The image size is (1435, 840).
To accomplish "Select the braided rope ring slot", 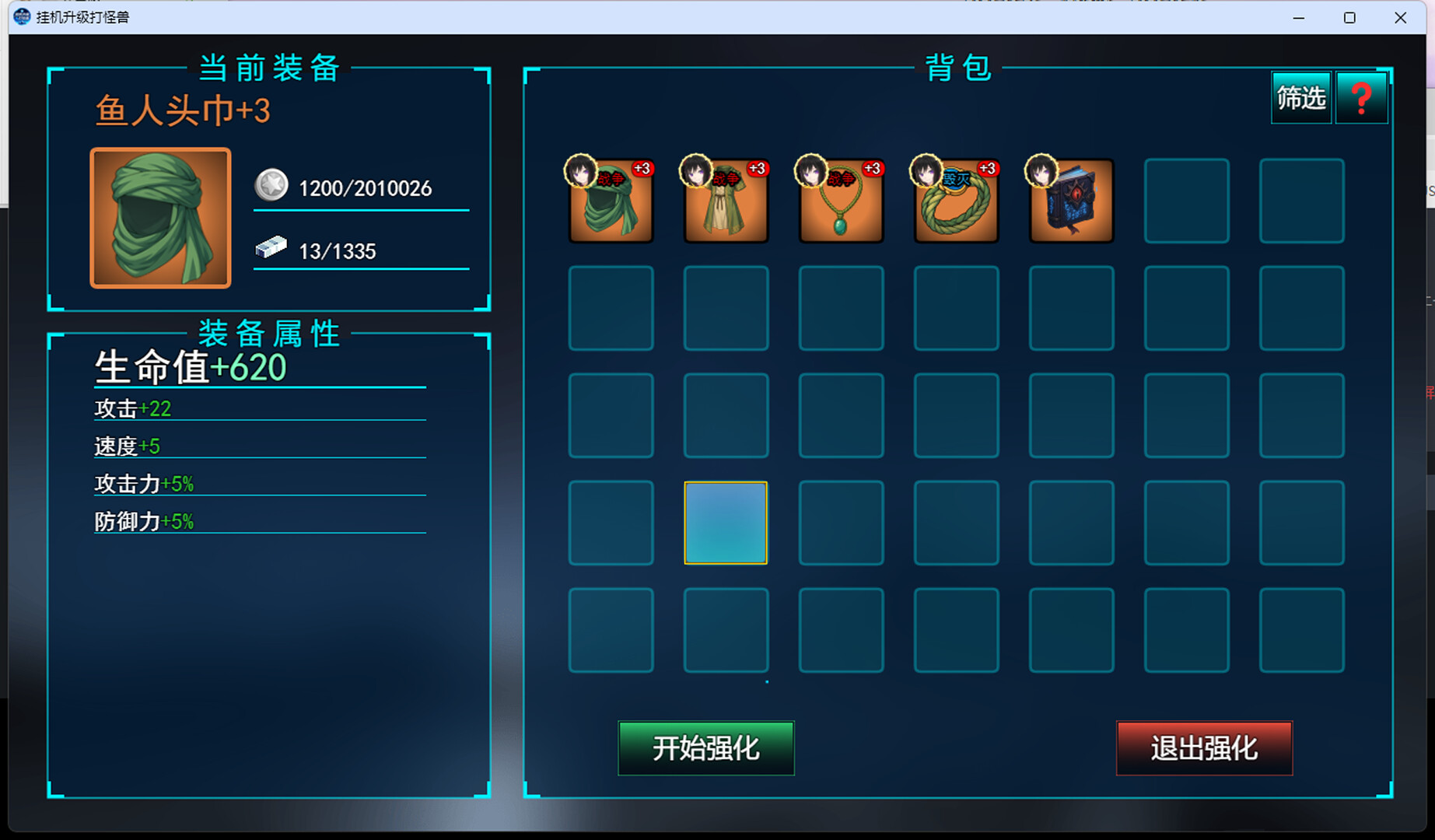I will 956,201.
